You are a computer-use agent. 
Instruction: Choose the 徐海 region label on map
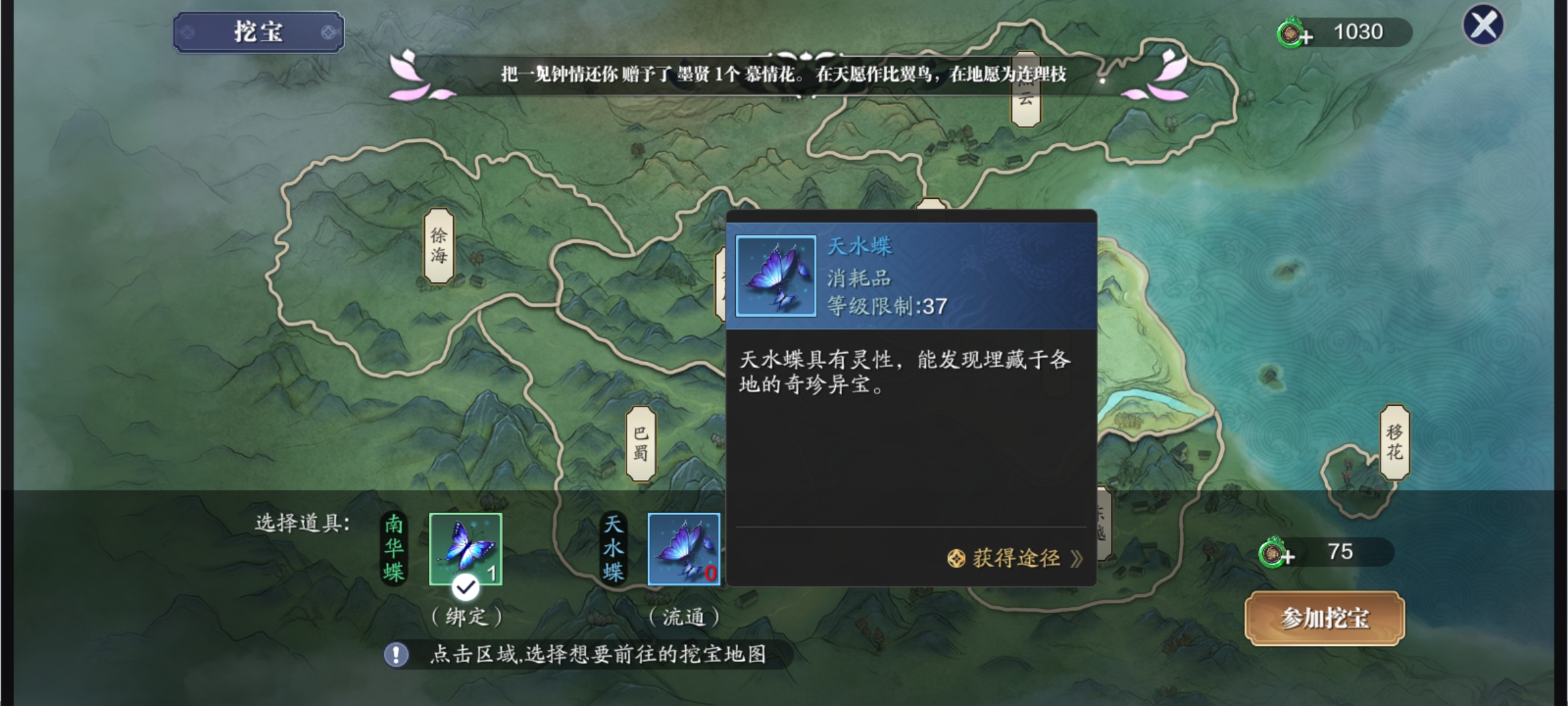tap(439, 246)
